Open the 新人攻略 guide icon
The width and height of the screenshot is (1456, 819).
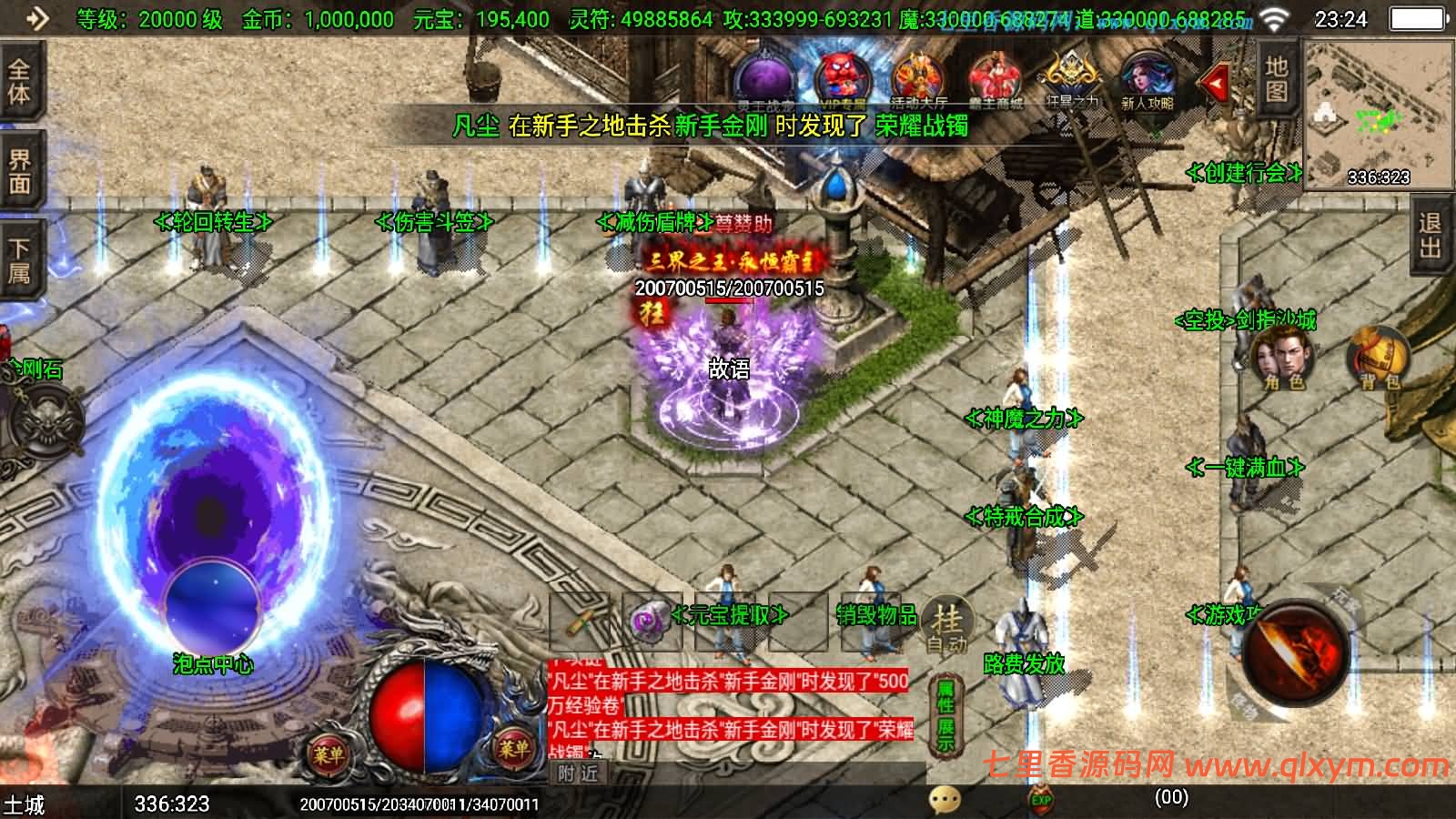coord(1147,82)
